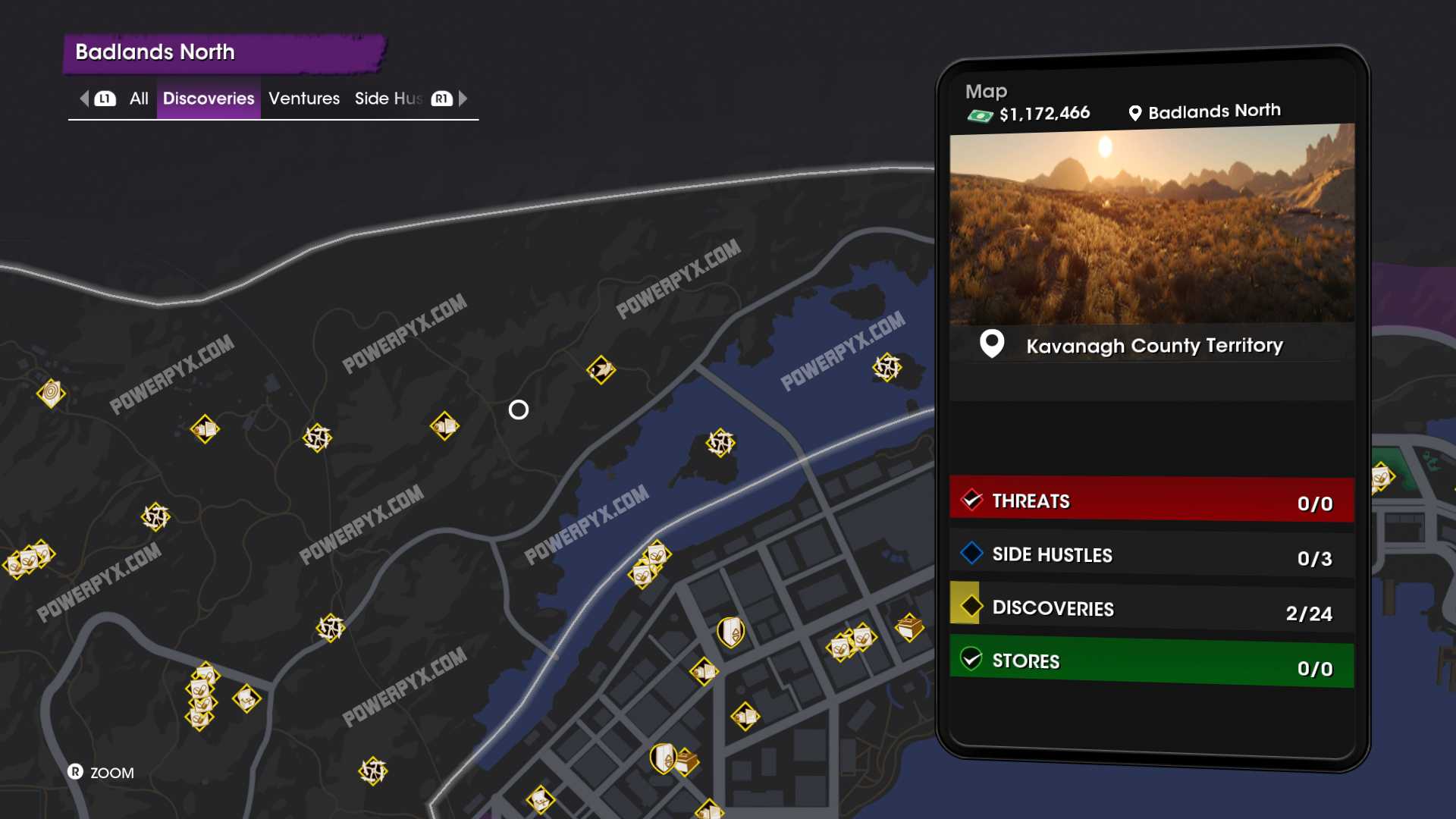Click the Kavanagh County Territory landscape thumbnail
Image resolution: width=1456 pixels, height=819 pixels.
[1151, 225]
